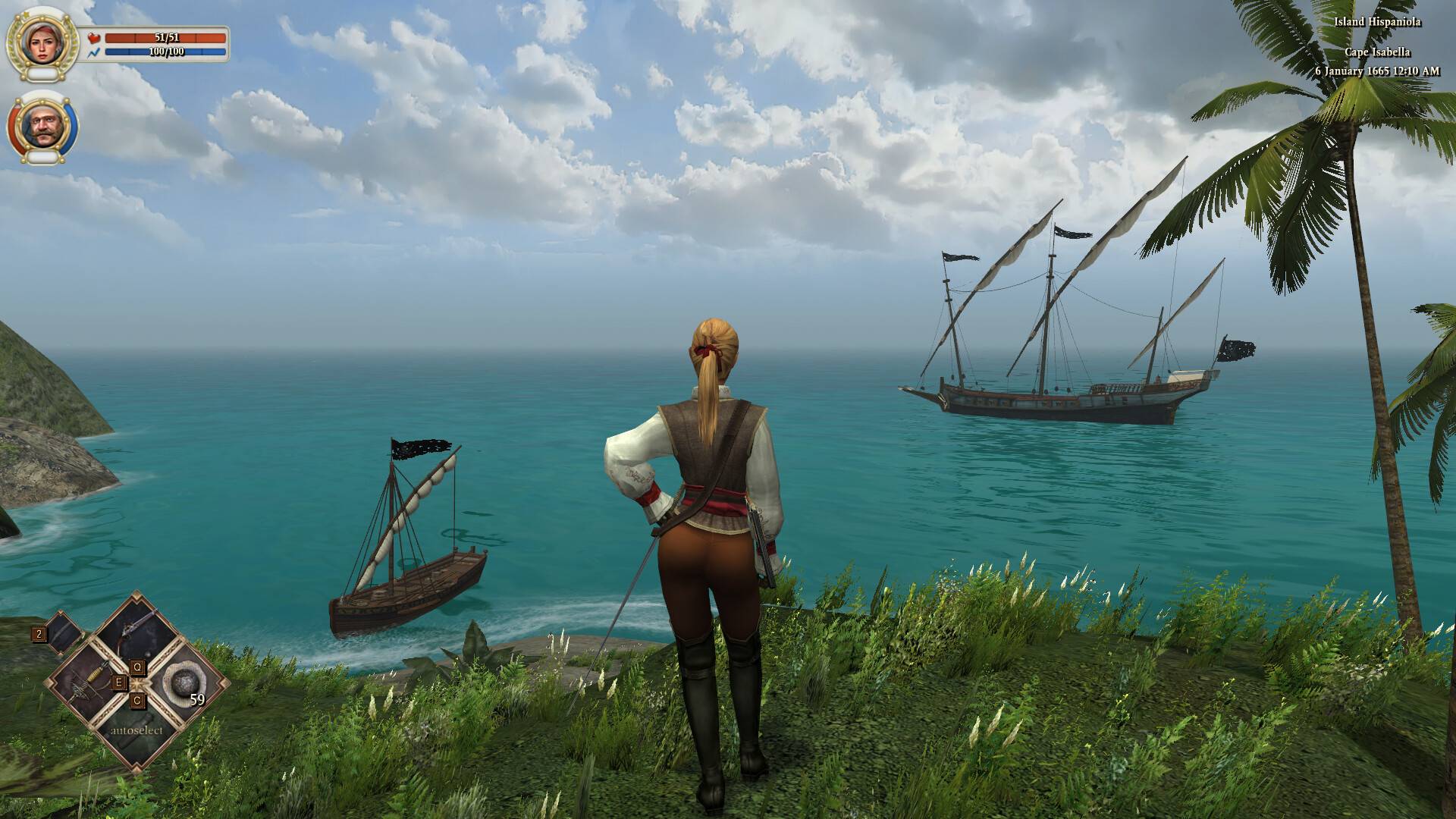The width and height of the screenshot is (1456, 819).
Task: Click the star emblem at center of weapon wheel
Action: tap(136, 683)
